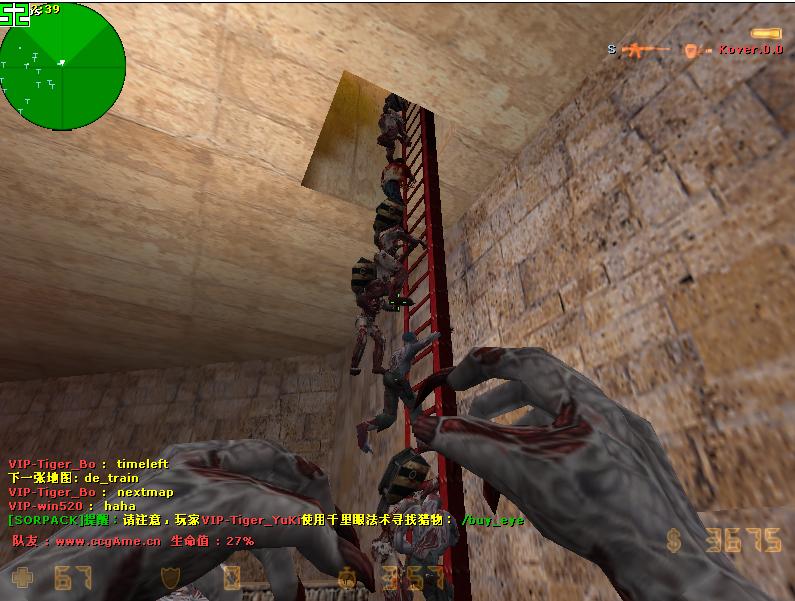Select the kill feed entry for Kover.0.0

click(x=695, y=49)
